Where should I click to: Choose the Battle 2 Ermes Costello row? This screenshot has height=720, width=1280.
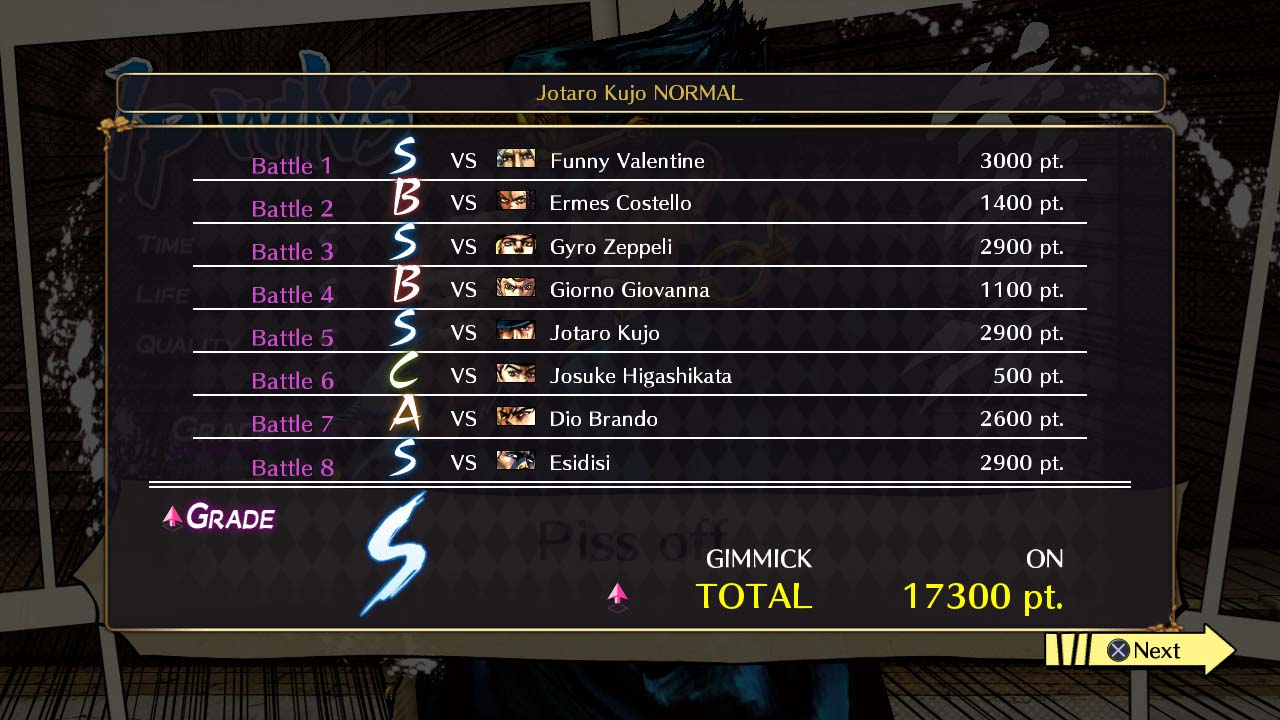click(640, 203)
